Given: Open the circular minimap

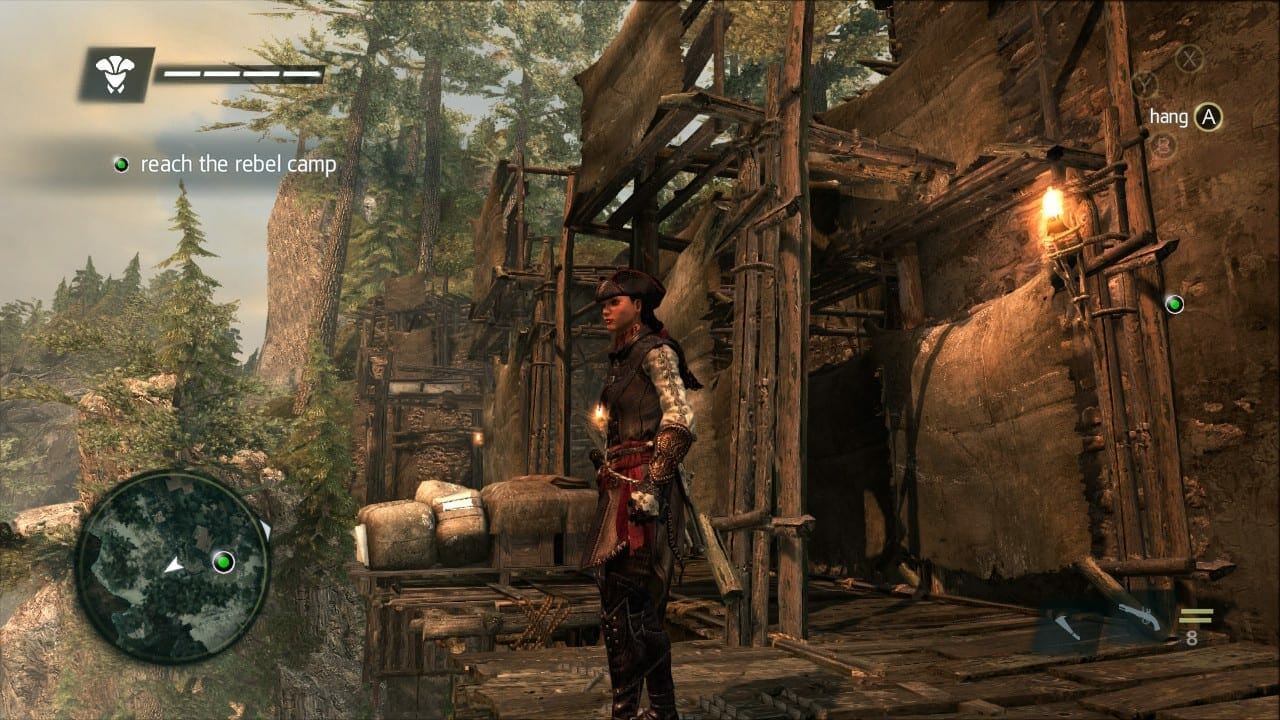Looking at the screenshot, I should tap(172, 567).
